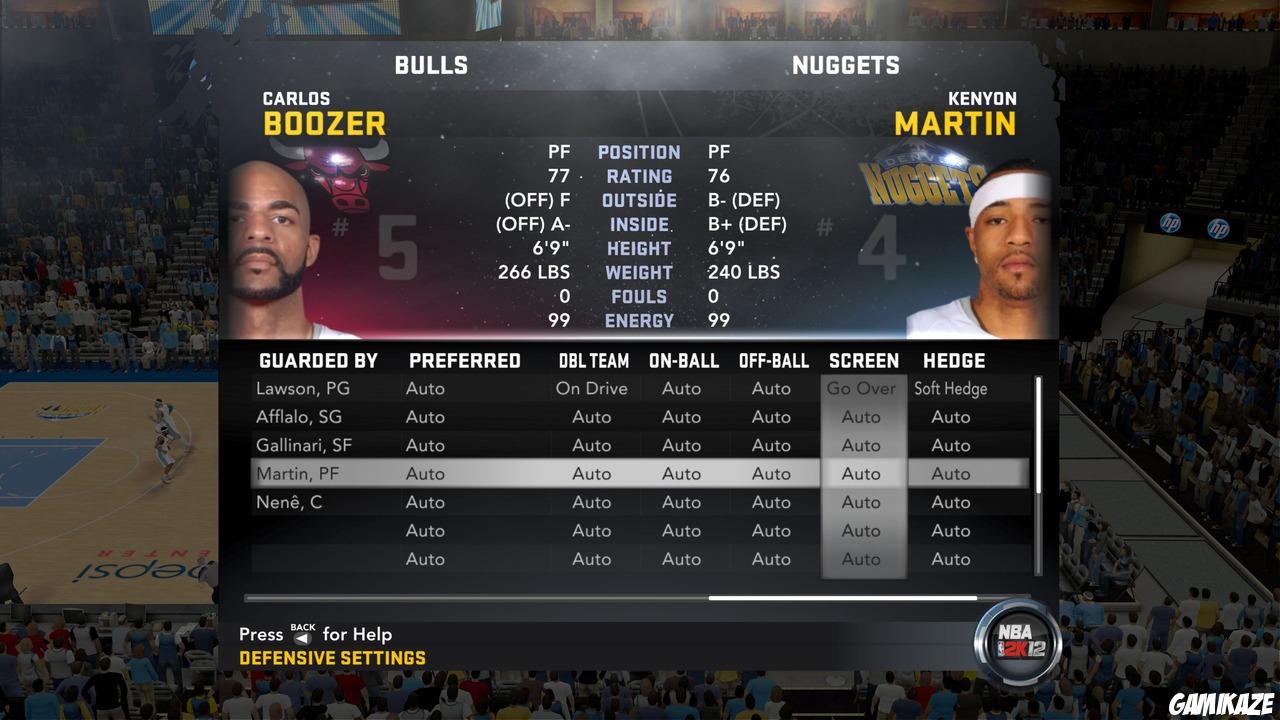Select the GUARDED BY column header
This screenshot has height=720, width=1280.
[319, 360]
